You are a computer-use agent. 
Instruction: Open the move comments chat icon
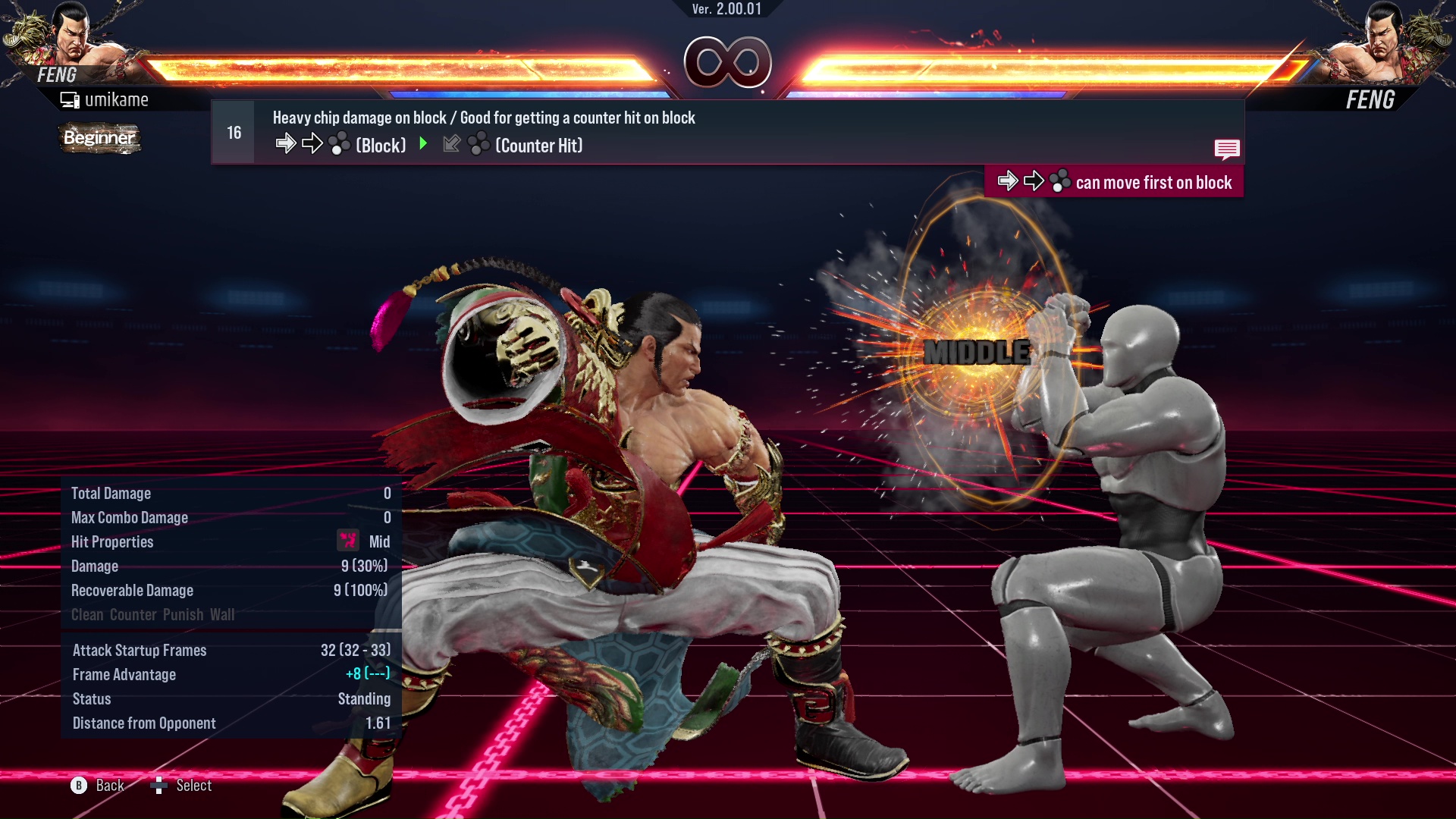pyautogui.click(x=1227, y=149)
